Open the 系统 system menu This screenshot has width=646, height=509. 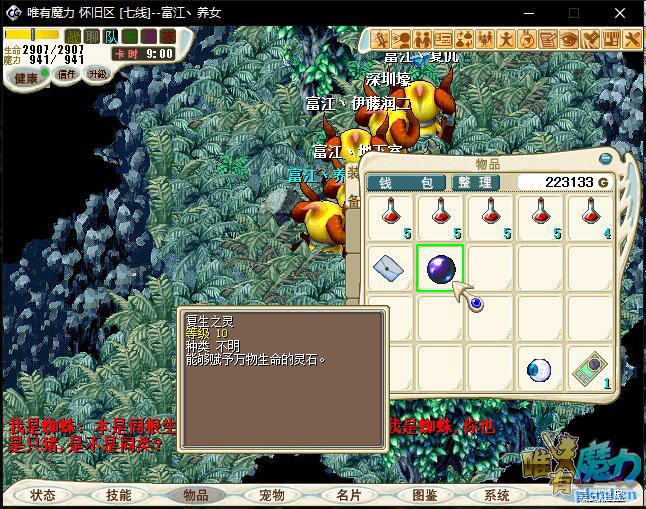[x=497, y=495]
